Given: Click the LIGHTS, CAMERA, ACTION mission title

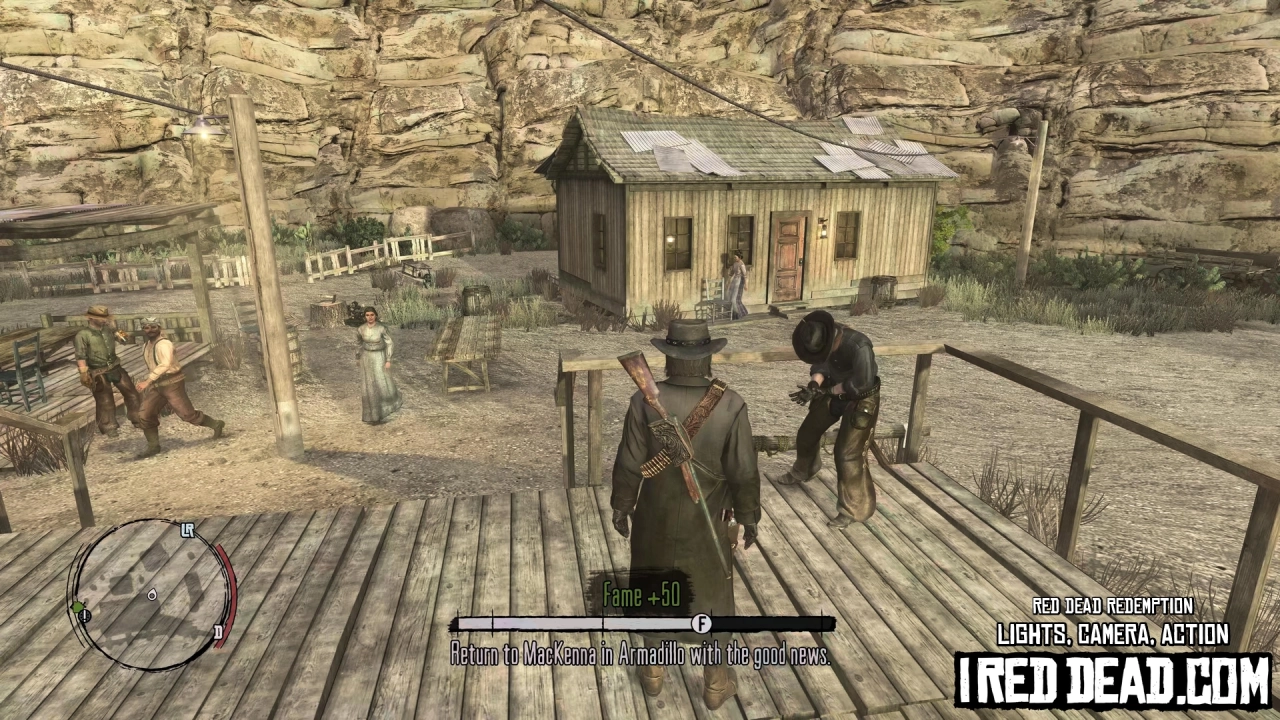Looking at the screenshot, I should click(1110, 634).
